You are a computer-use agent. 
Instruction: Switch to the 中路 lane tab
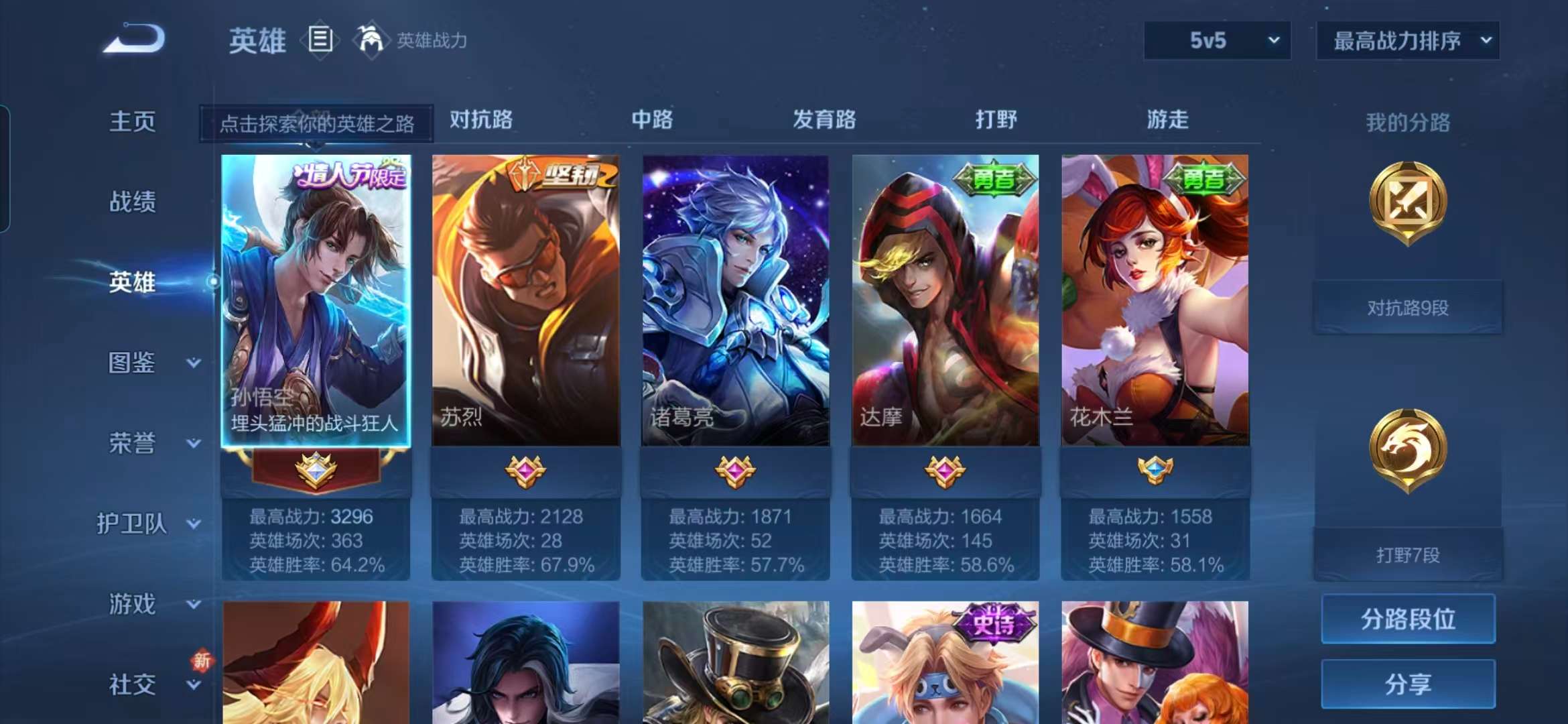[x=653, y=121]
